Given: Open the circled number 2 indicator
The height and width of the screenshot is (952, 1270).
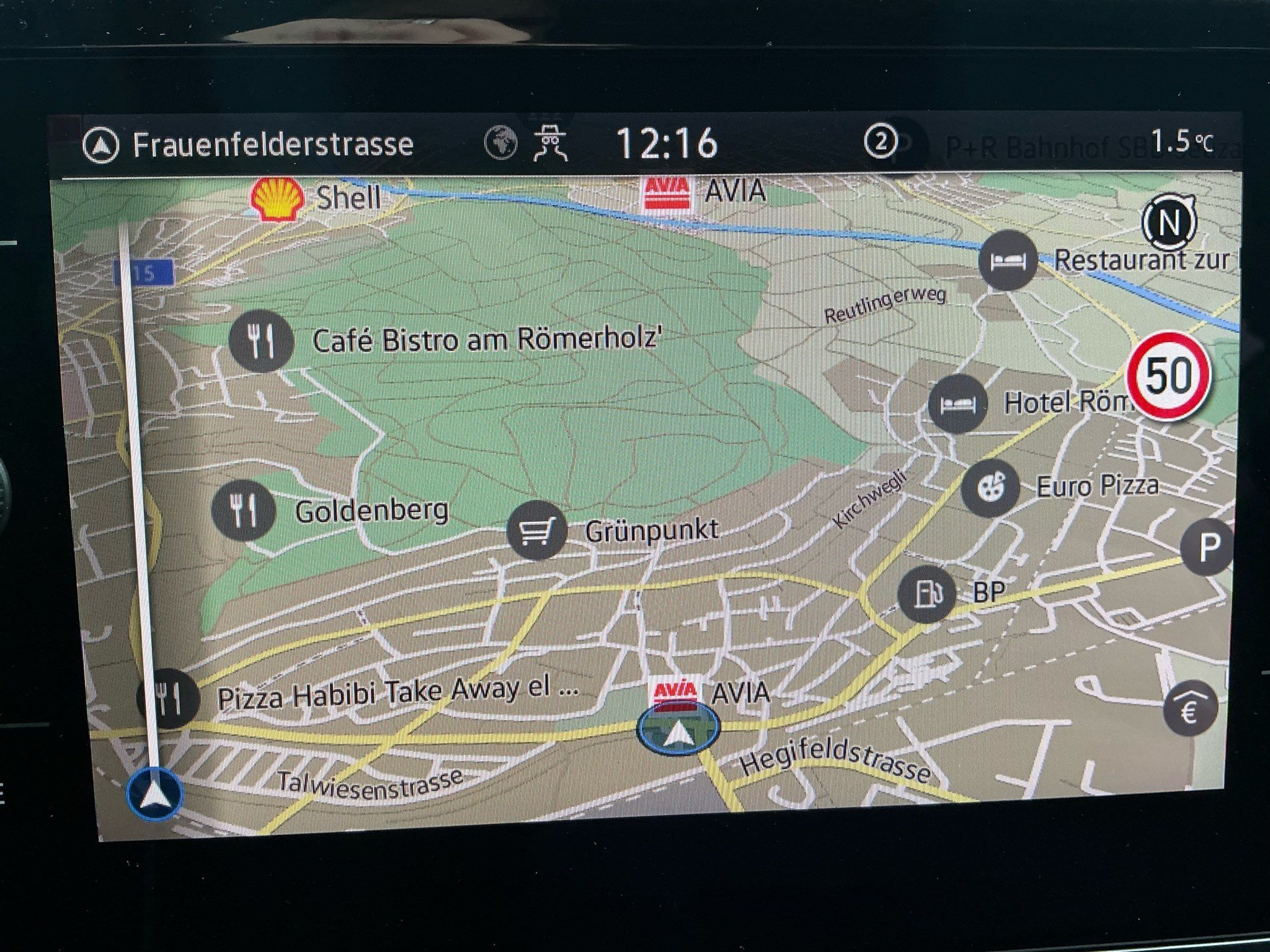Looking at the screenshot, I should pyautogui.click(x=880, y=143).
